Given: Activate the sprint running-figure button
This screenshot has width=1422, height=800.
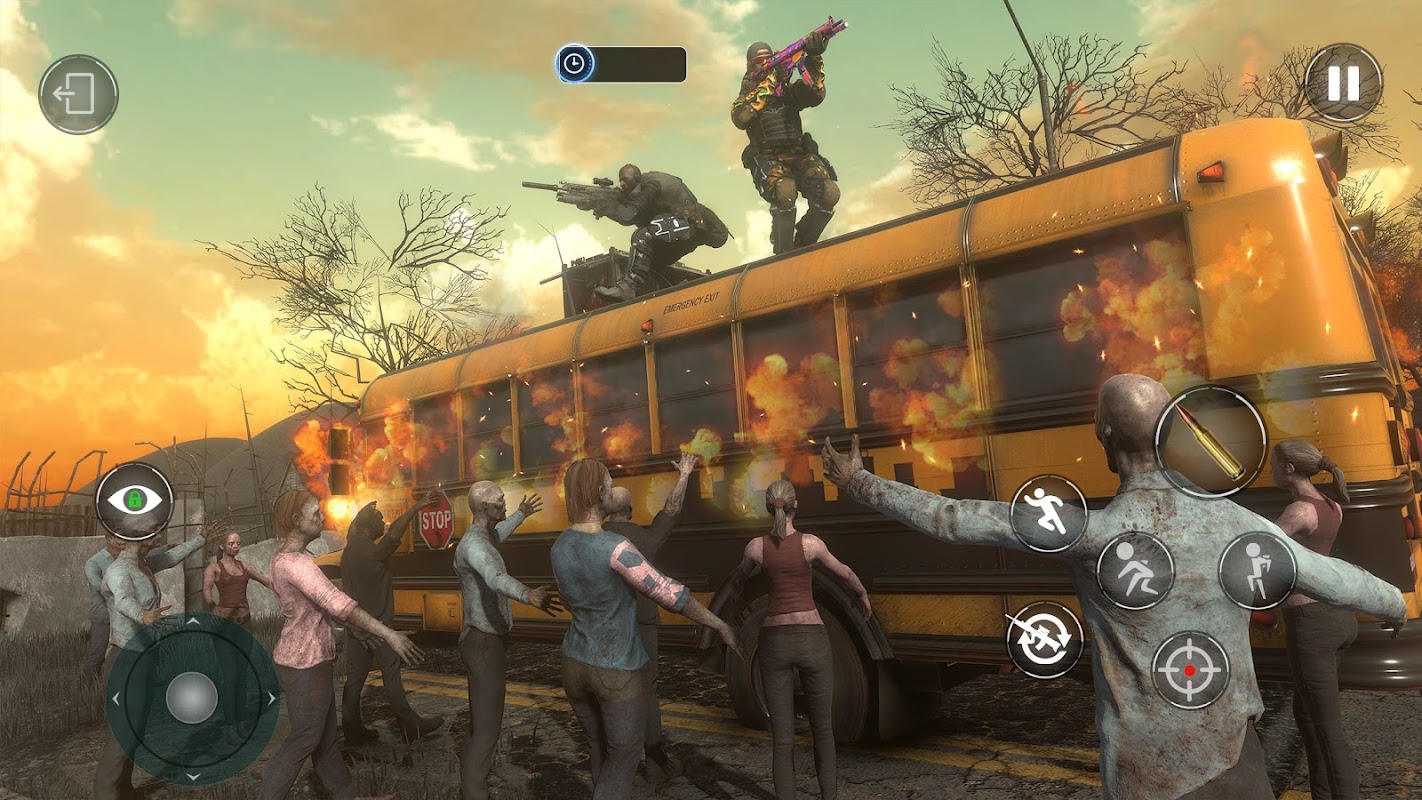Looking at the screenshot, I should tap(1048, 513).
